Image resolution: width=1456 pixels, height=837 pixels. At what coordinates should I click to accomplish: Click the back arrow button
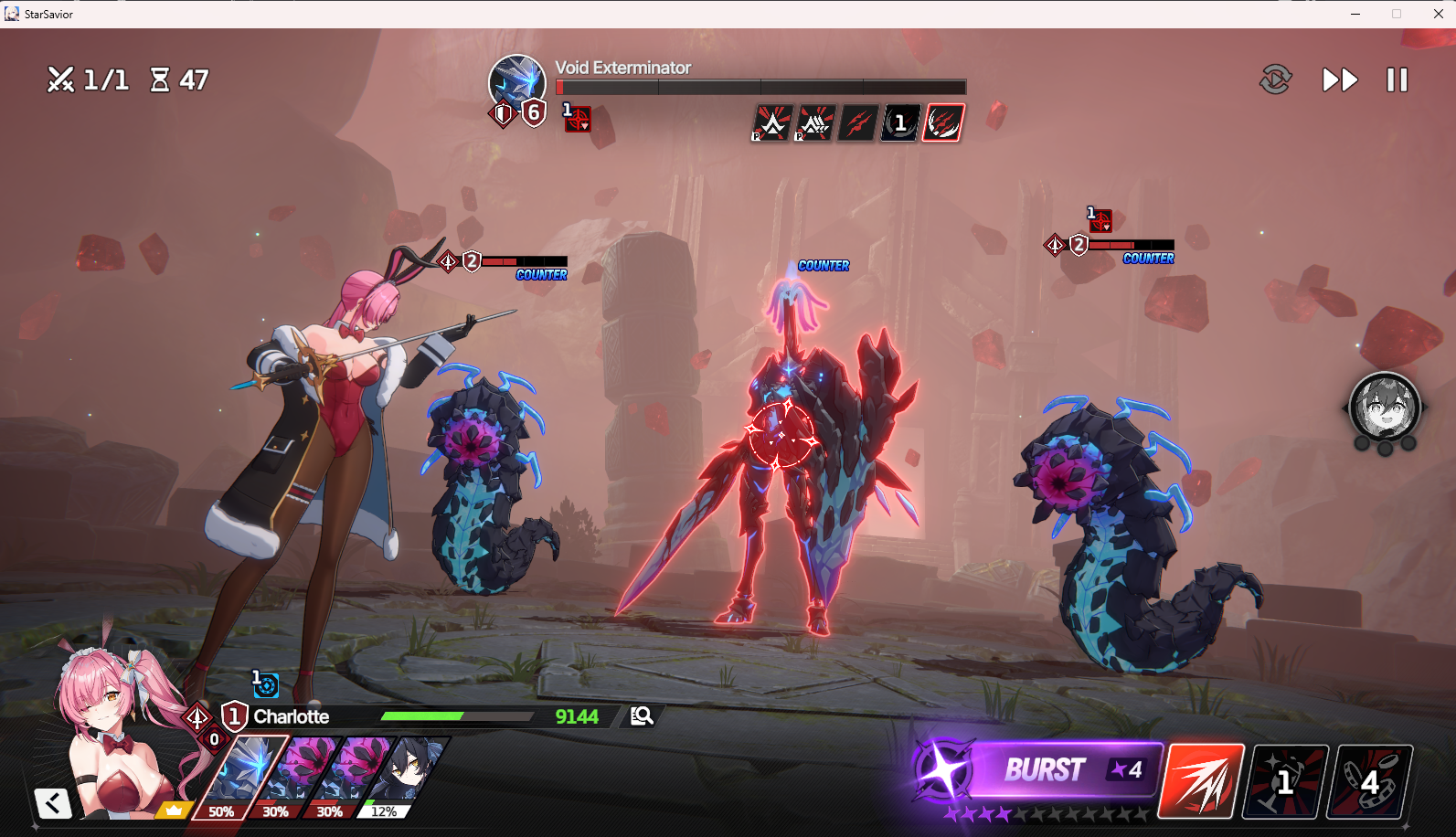coord(53,803)
